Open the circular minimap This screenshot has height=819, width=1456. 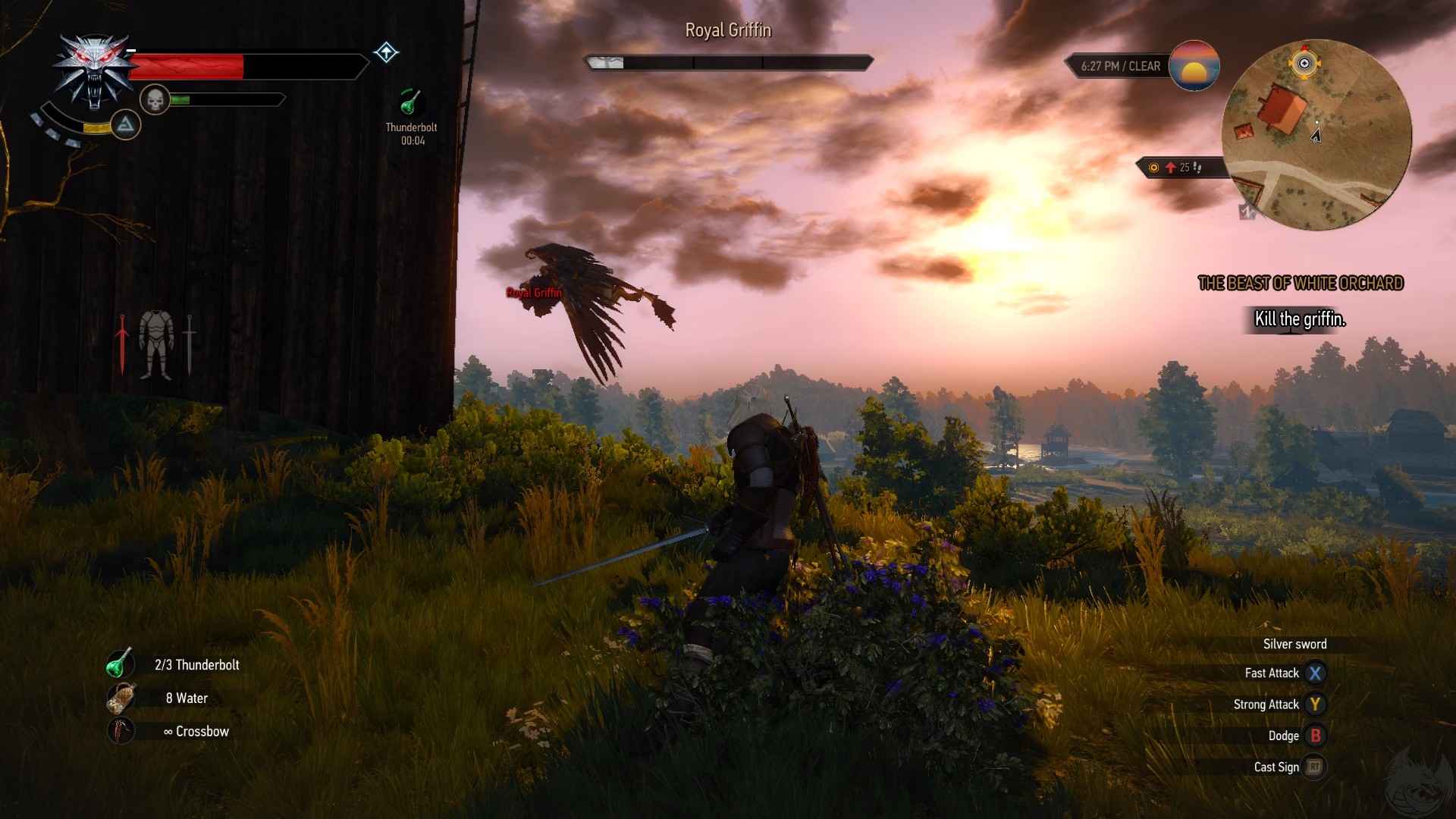(1316, 135)
